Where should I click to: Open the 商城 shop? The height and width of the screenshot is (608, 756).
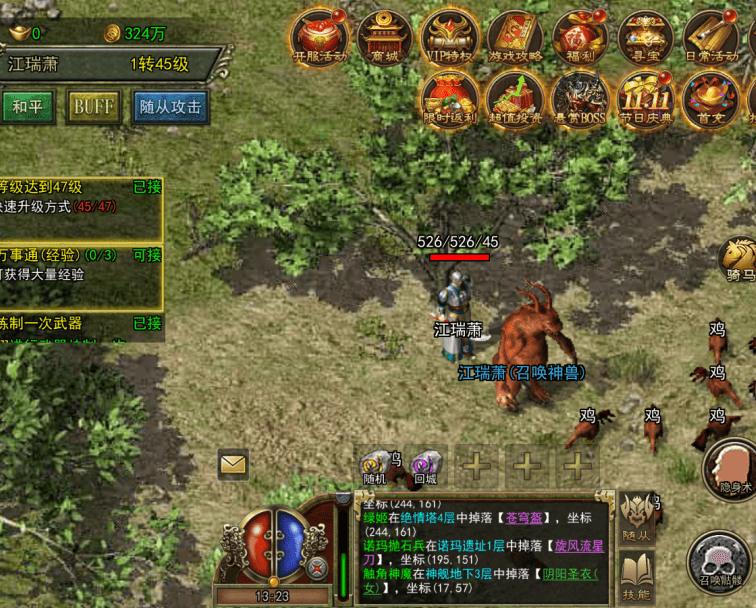click(x=385, y=37)
